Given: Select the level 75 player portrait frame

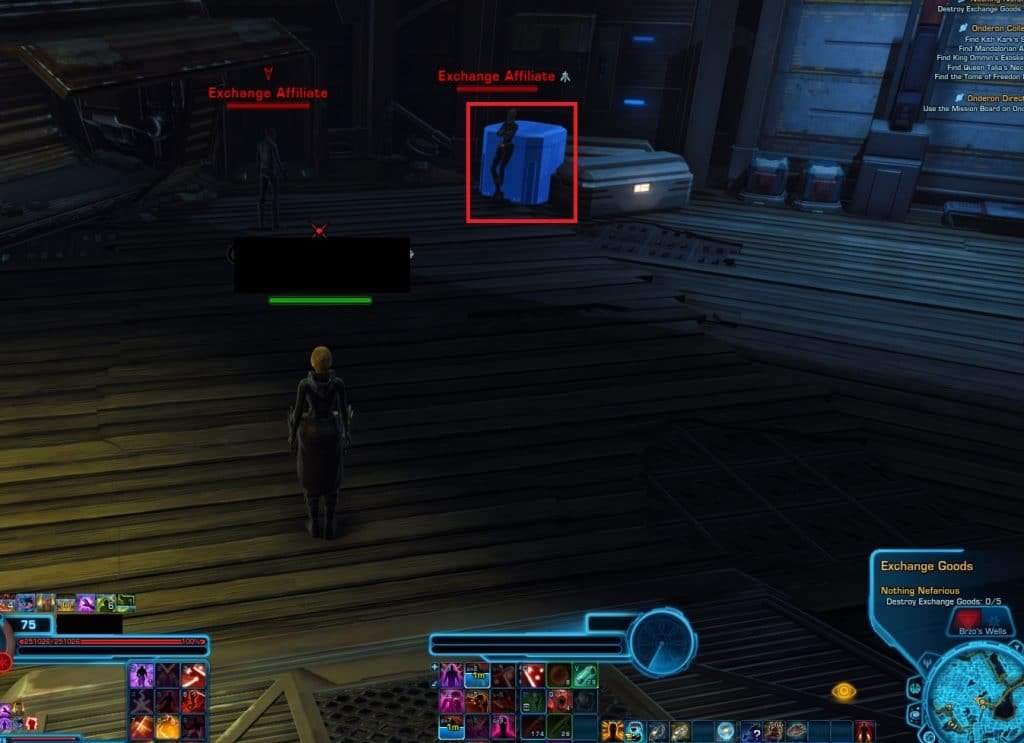Looking at the screenshot, I should [28, 625].
